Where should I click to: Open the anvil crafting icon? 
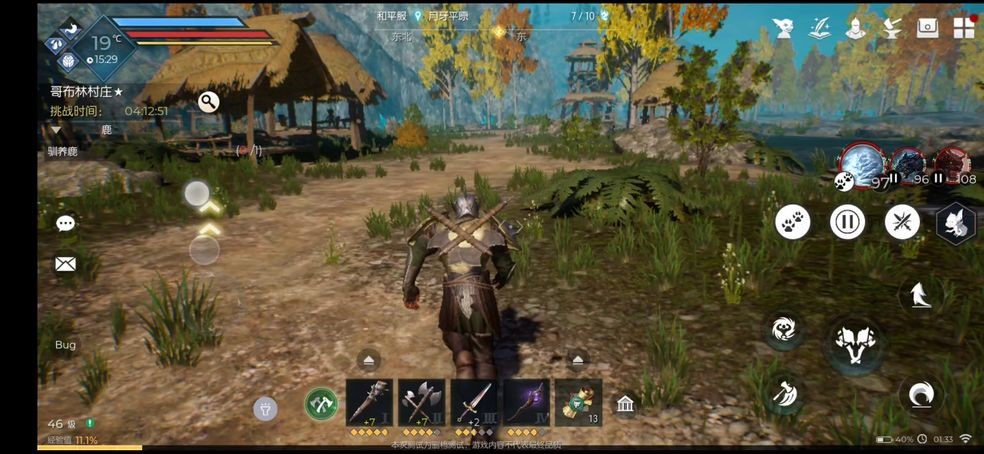coord(891,28)
